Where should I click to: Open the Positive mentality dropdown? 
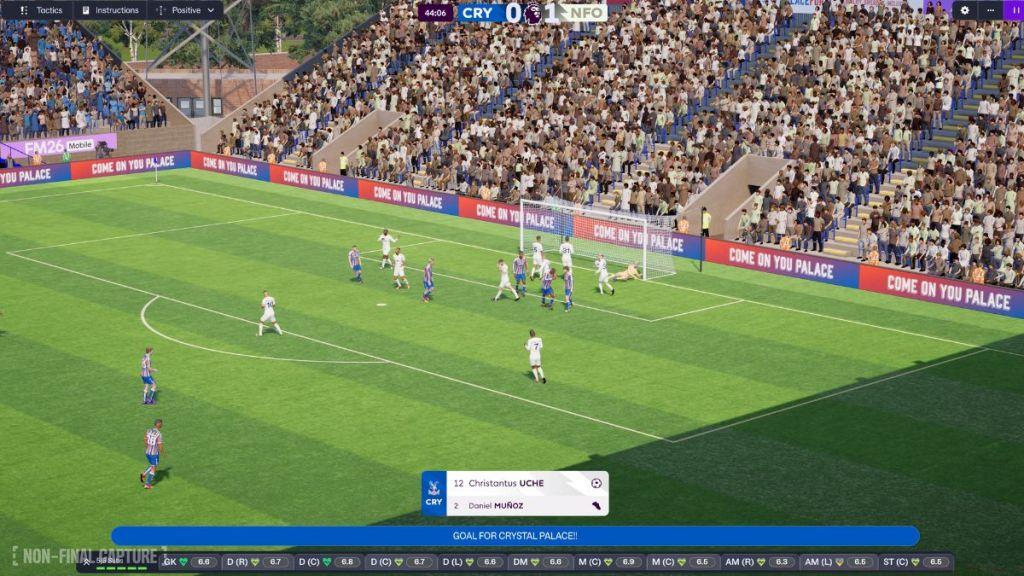[185, 10]
